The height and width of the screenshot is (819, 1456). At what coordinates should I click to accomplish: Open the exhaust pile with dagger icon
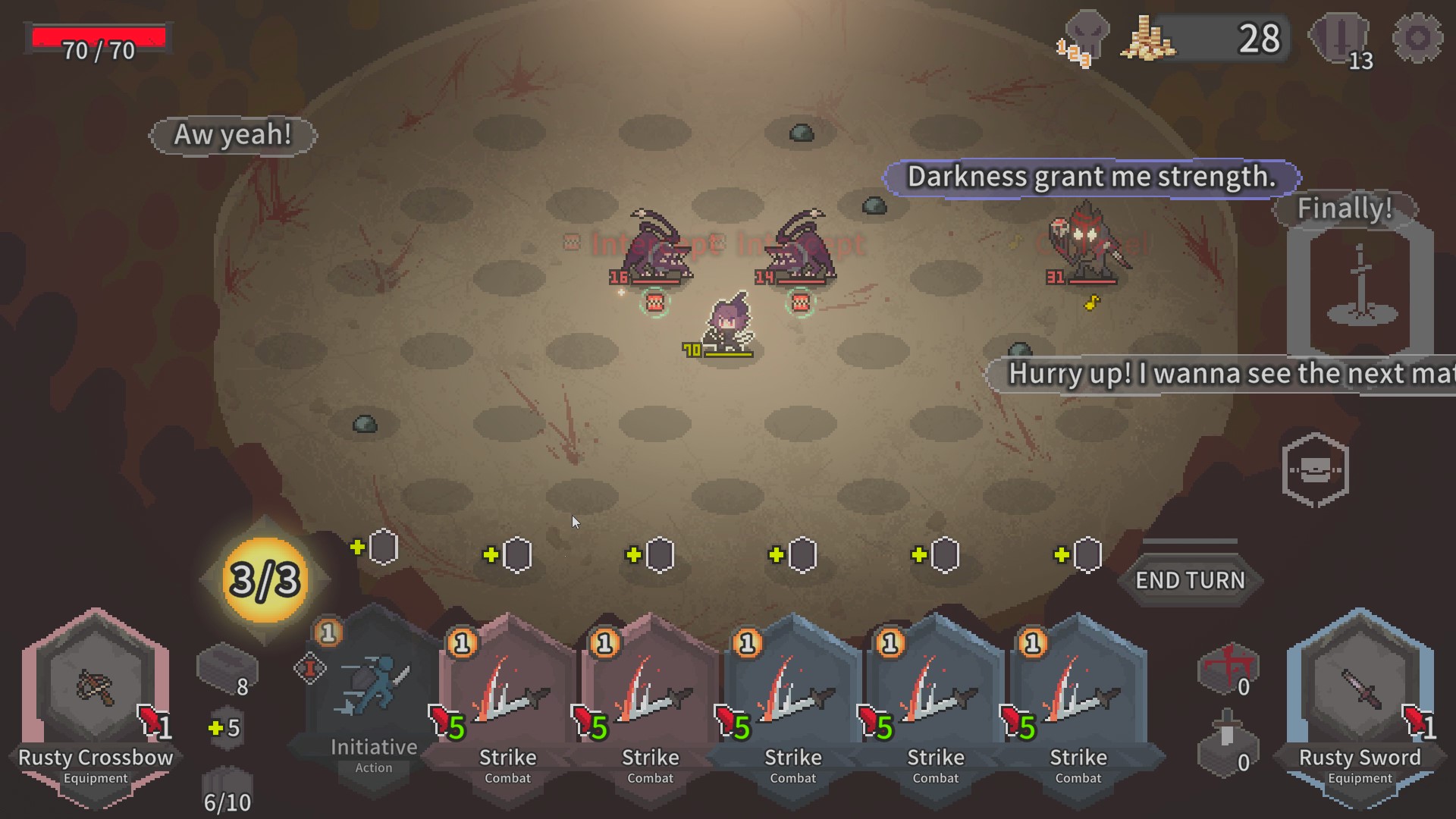click(x=1228, y=745)
